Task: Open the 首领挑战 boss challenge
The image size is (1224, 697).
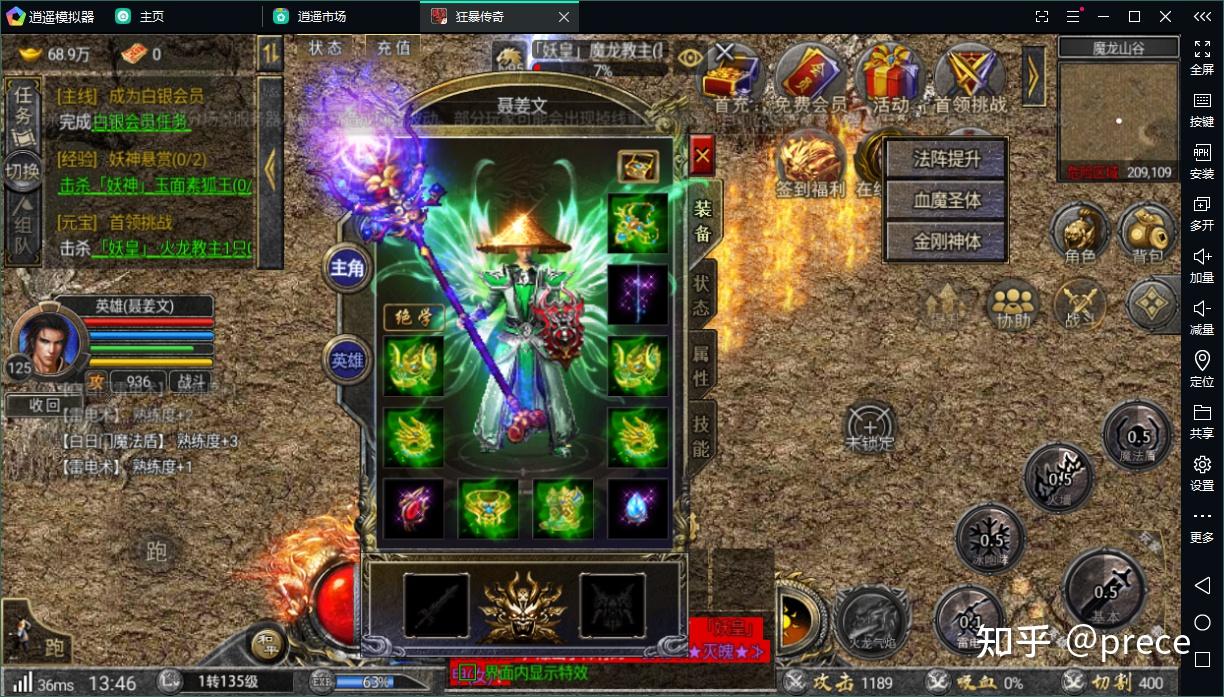Action: coord(970,76)
